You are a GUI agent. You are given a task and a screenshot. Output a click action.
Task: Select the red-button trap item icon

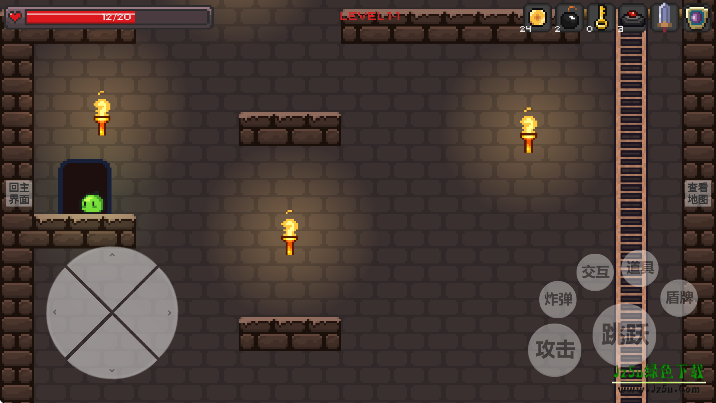632,18
